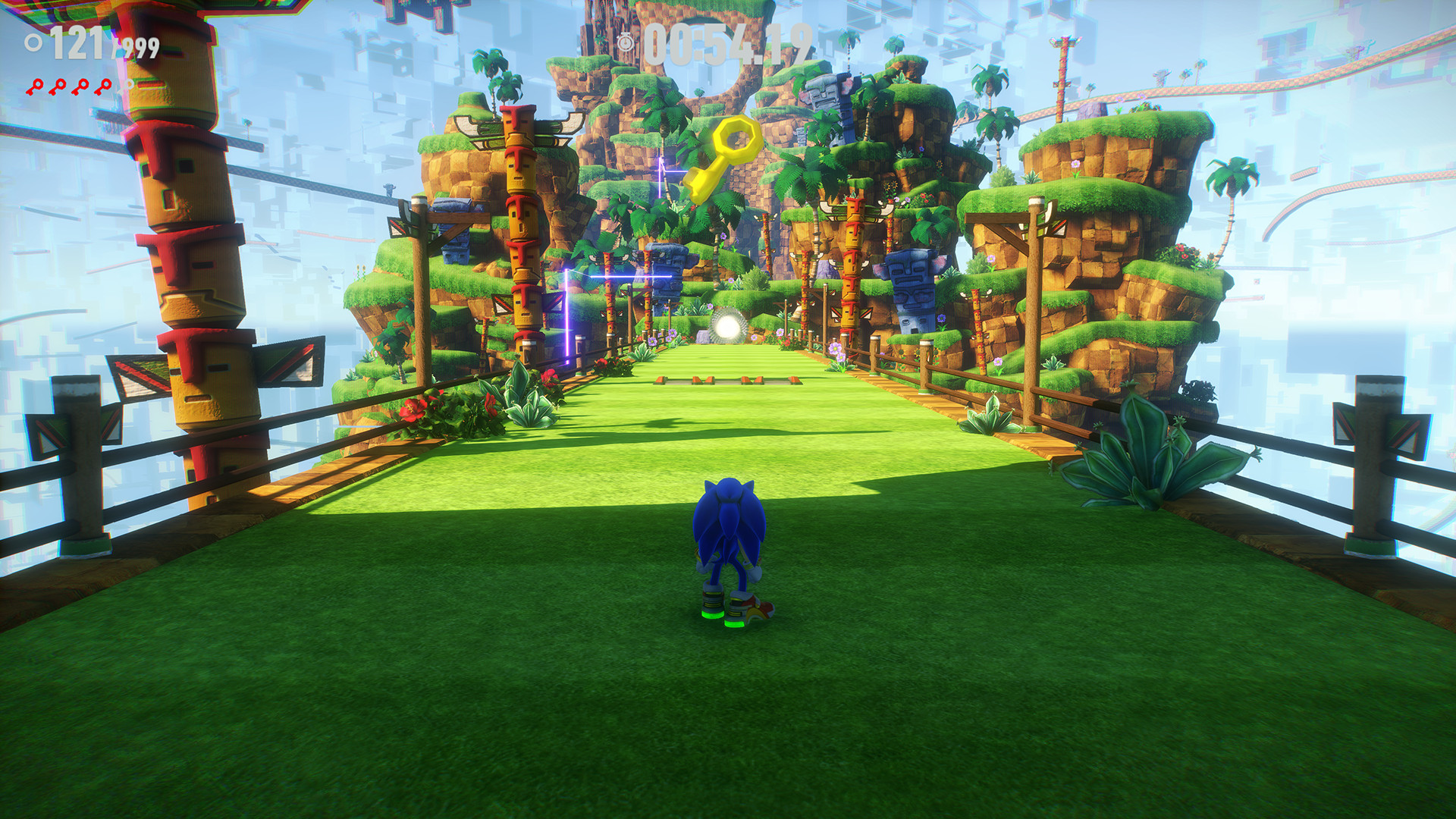Click the first red key icon
Screen dimensions: 1456x819
click(x=36, y=88)
